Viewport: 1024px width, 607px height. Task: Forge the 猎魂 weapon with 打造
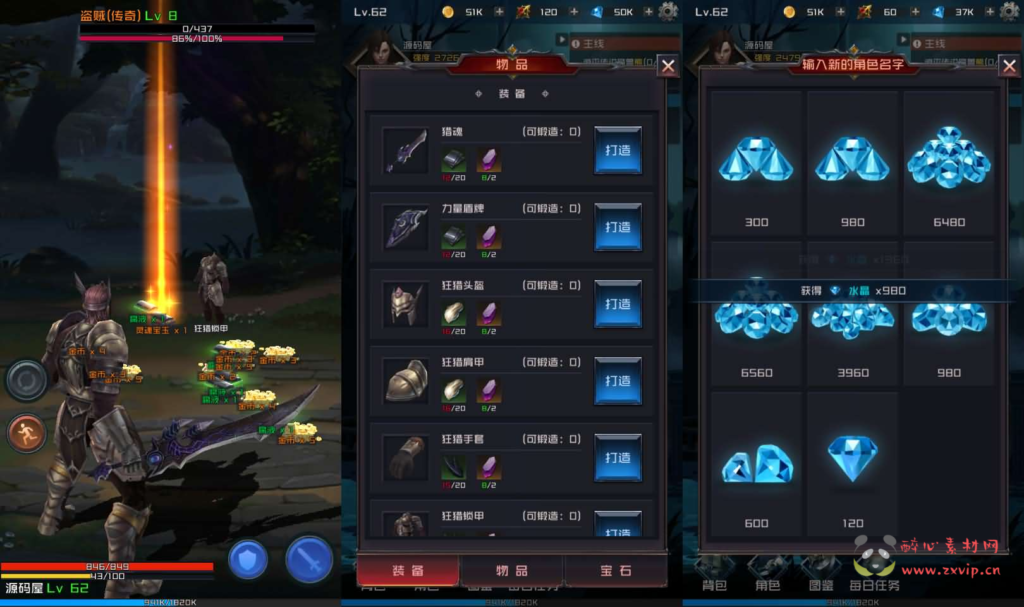point(617,150)
